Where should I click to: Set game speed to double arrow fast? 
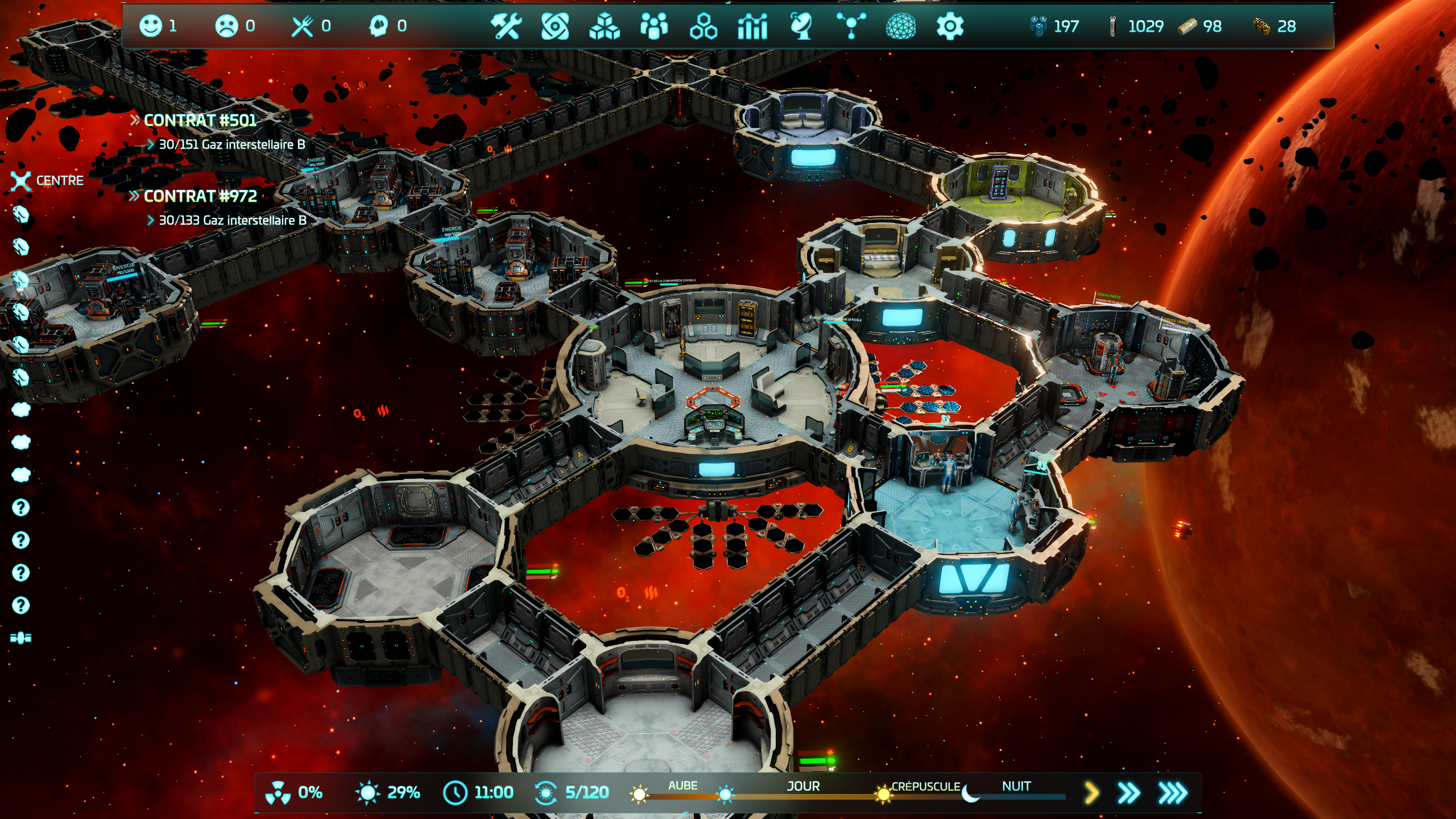1128,792
